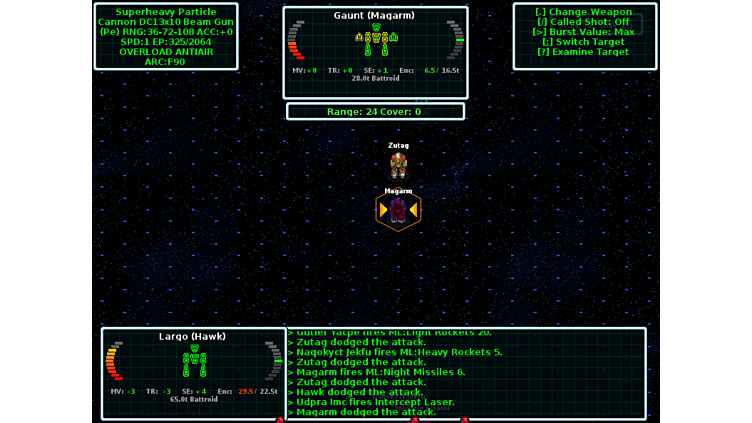
Task: Adjust the Burst Value option
Action: click(x=584, y=32)
